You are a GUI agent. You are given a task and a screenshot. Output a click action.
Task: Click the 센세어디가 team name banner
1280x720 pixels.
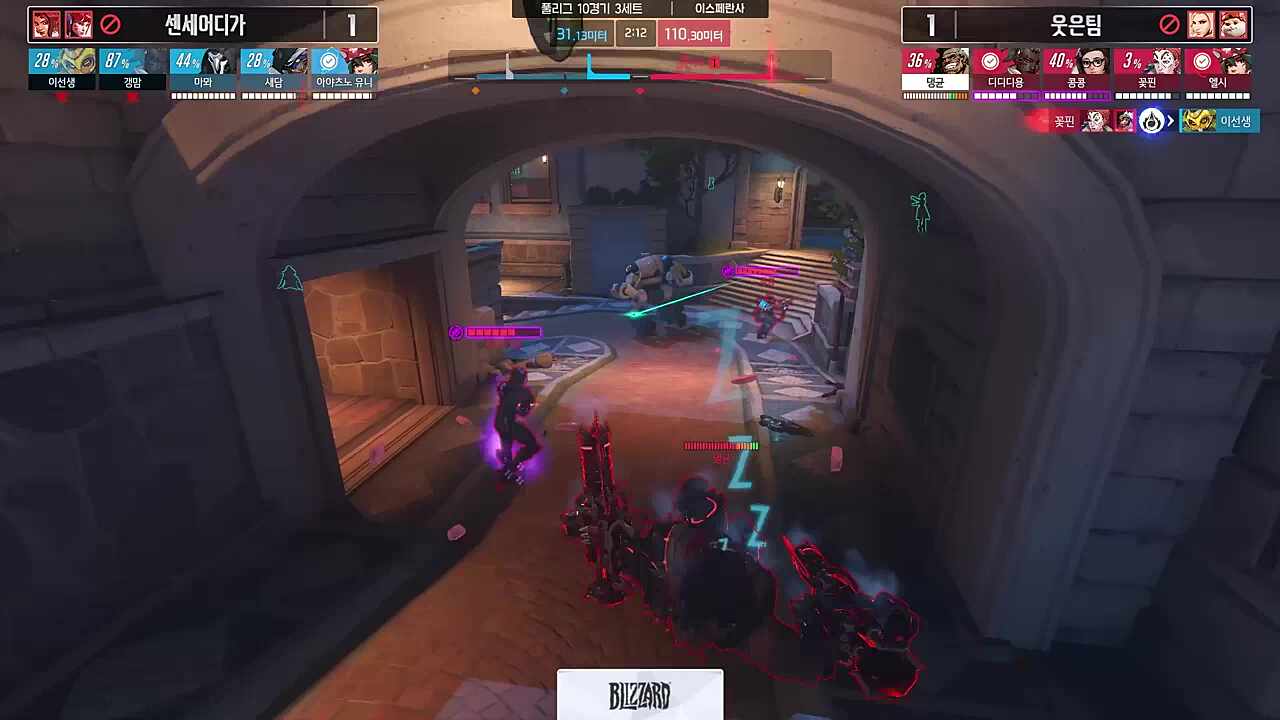204,25
